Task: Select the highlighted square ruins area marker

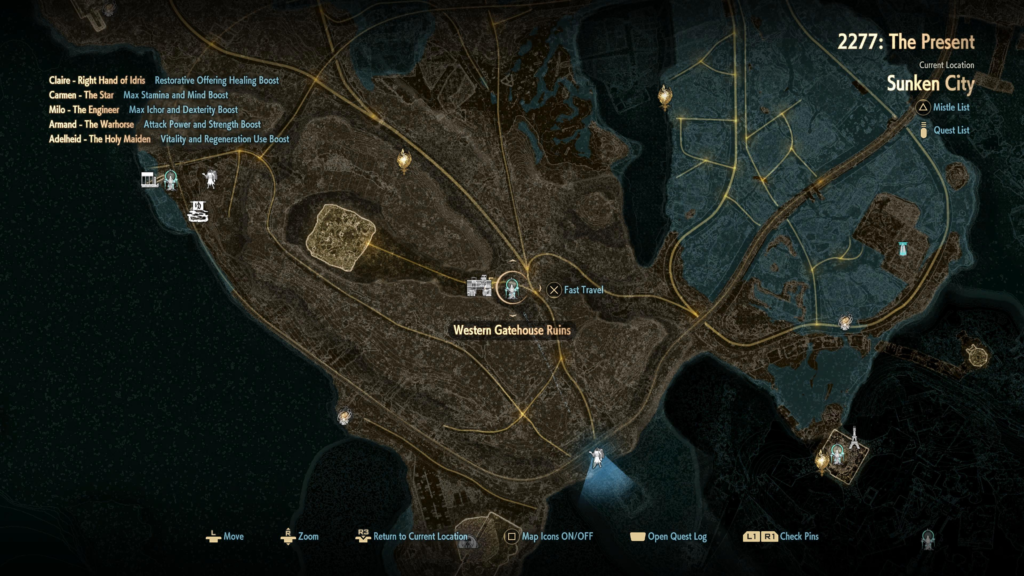Action: [340, 239]
